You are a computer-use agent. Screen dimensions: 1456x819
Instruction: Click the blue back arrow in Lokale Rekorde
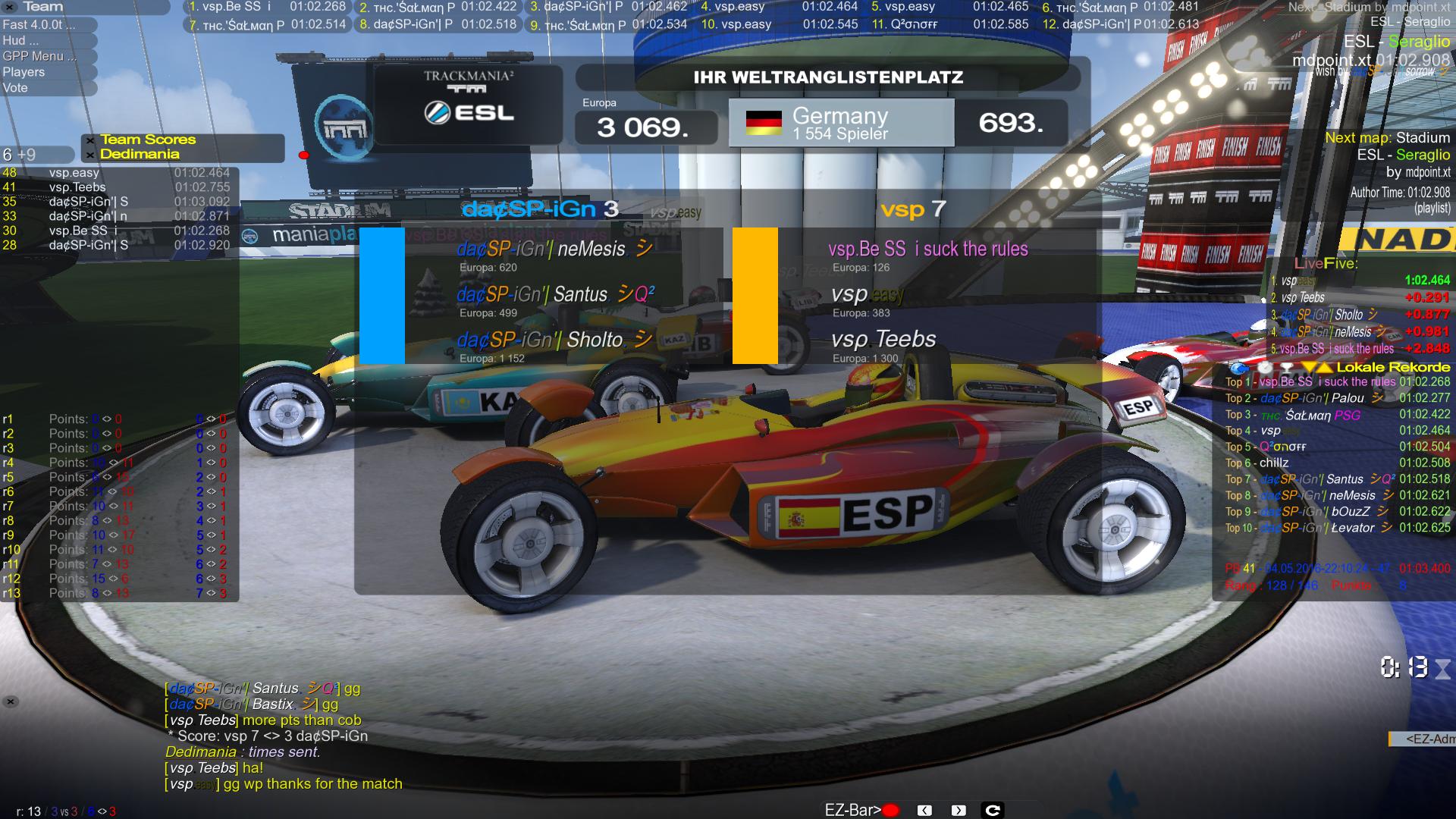tap(1239, 368)
